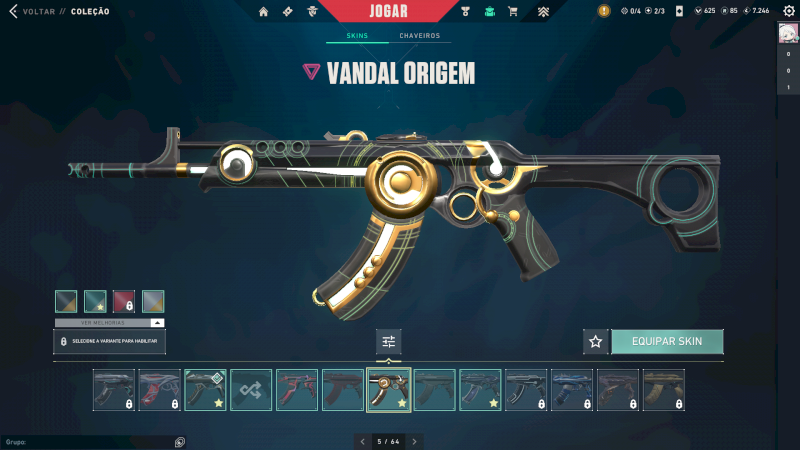Open the store shopping cart icon

pos(513,12)
